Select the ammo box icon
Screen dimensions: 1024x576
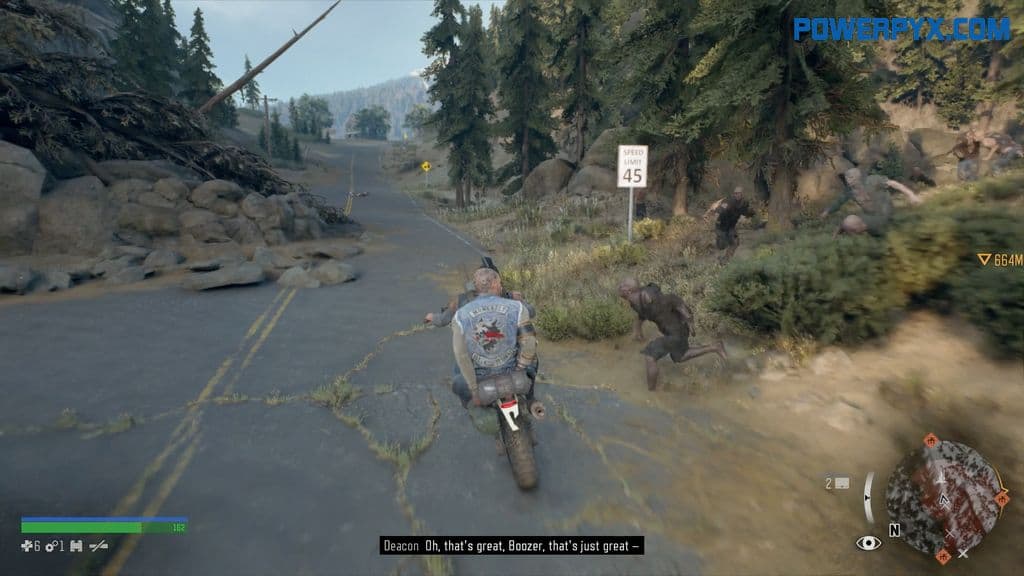(842, 483)
